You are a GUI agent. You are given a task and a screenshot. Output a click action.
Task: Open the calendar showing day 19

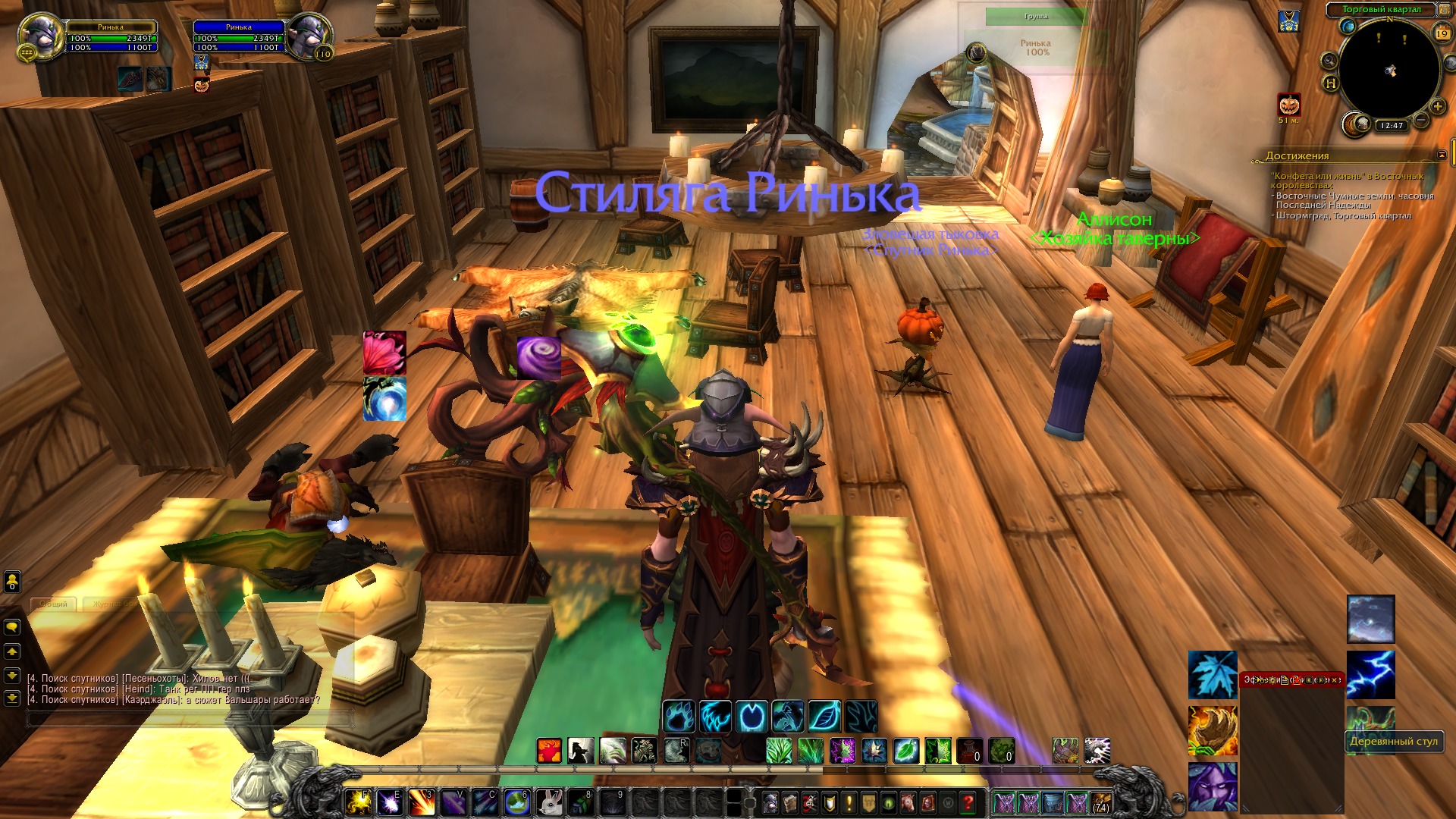point(1442,33)
